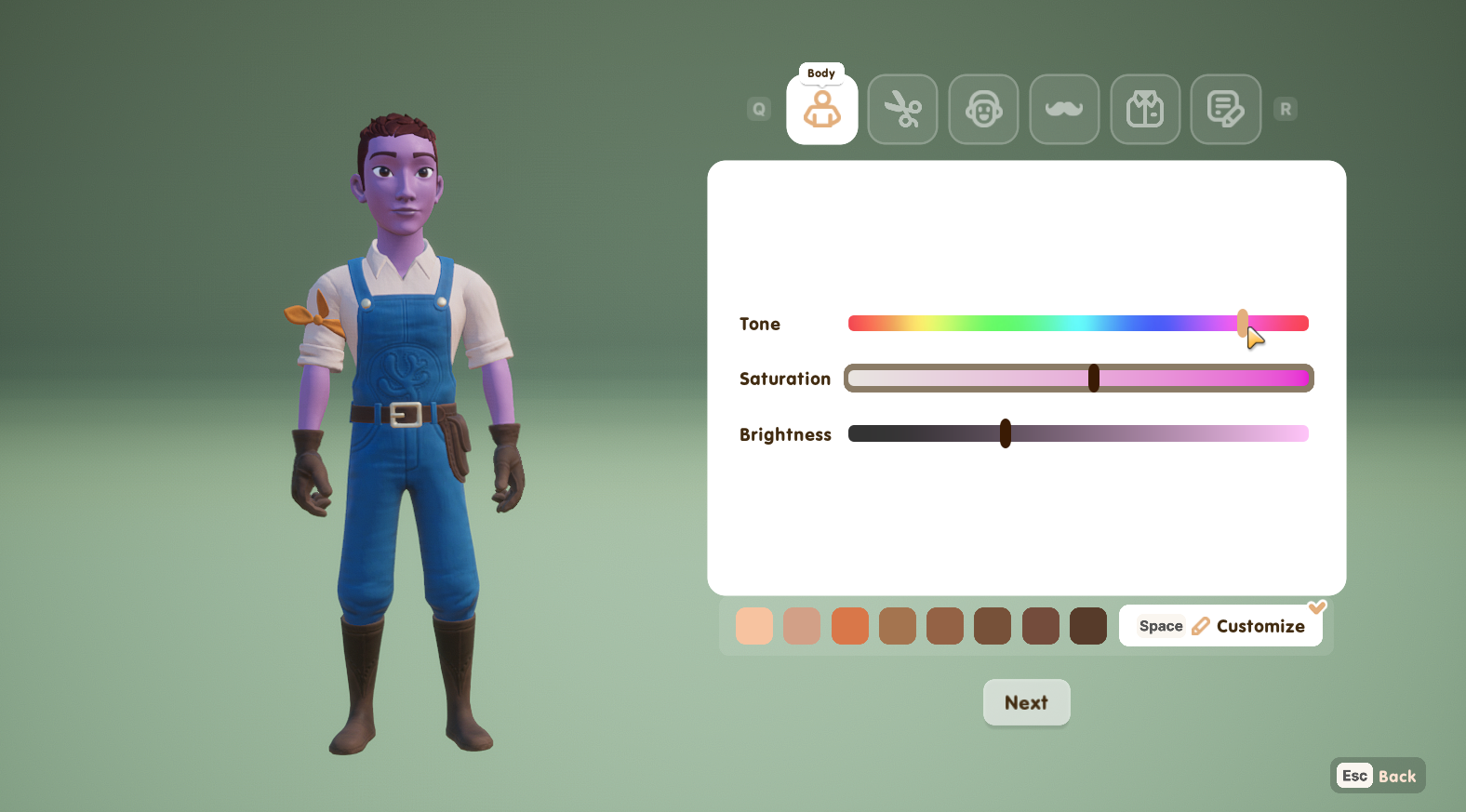The width and height of the screenshot is (1466, 812).
Task: Continue with the Next button
Action: pos(1026,702)
